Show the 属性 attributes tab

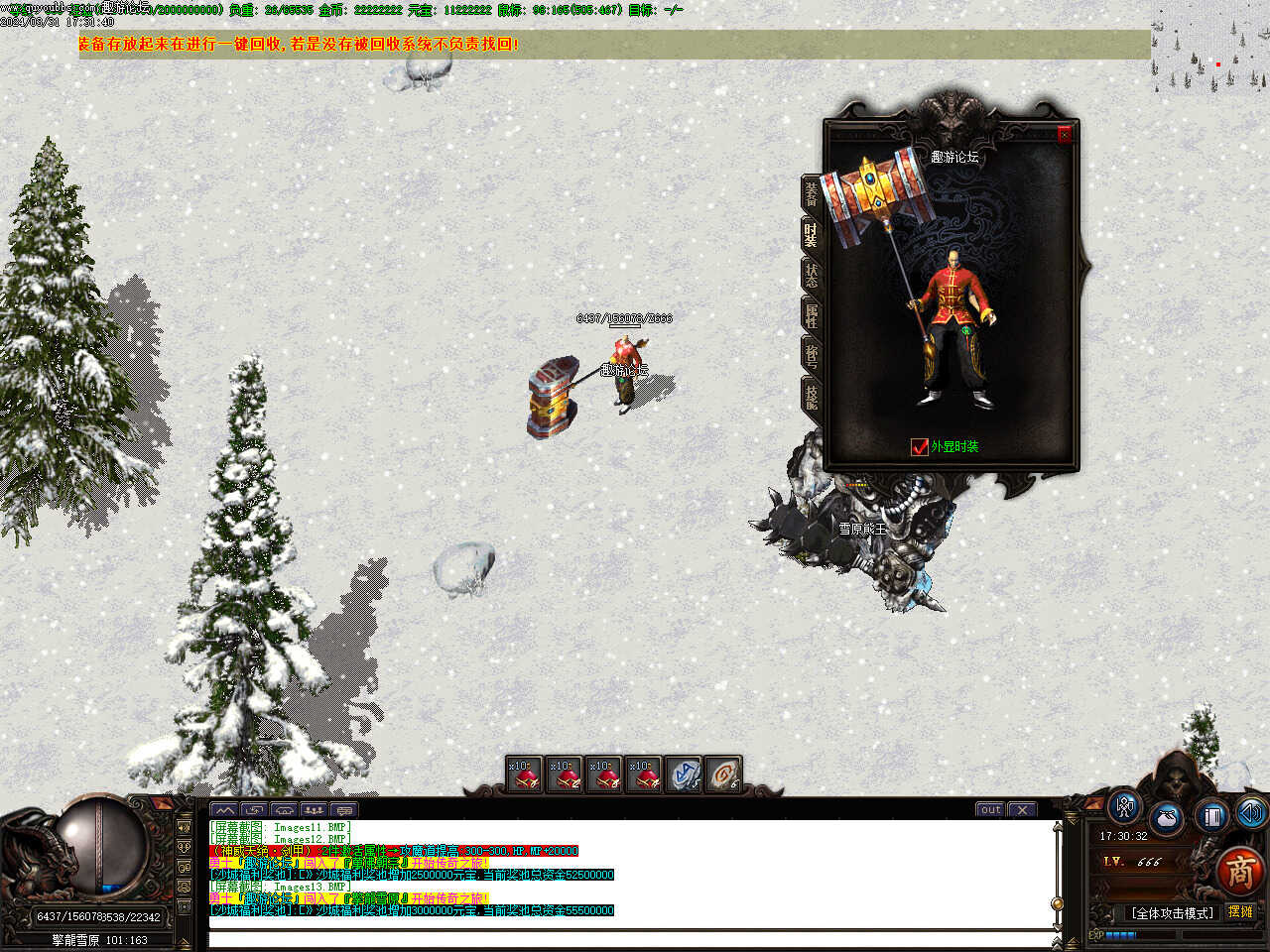pyautogui.click(x=811, y=316)
